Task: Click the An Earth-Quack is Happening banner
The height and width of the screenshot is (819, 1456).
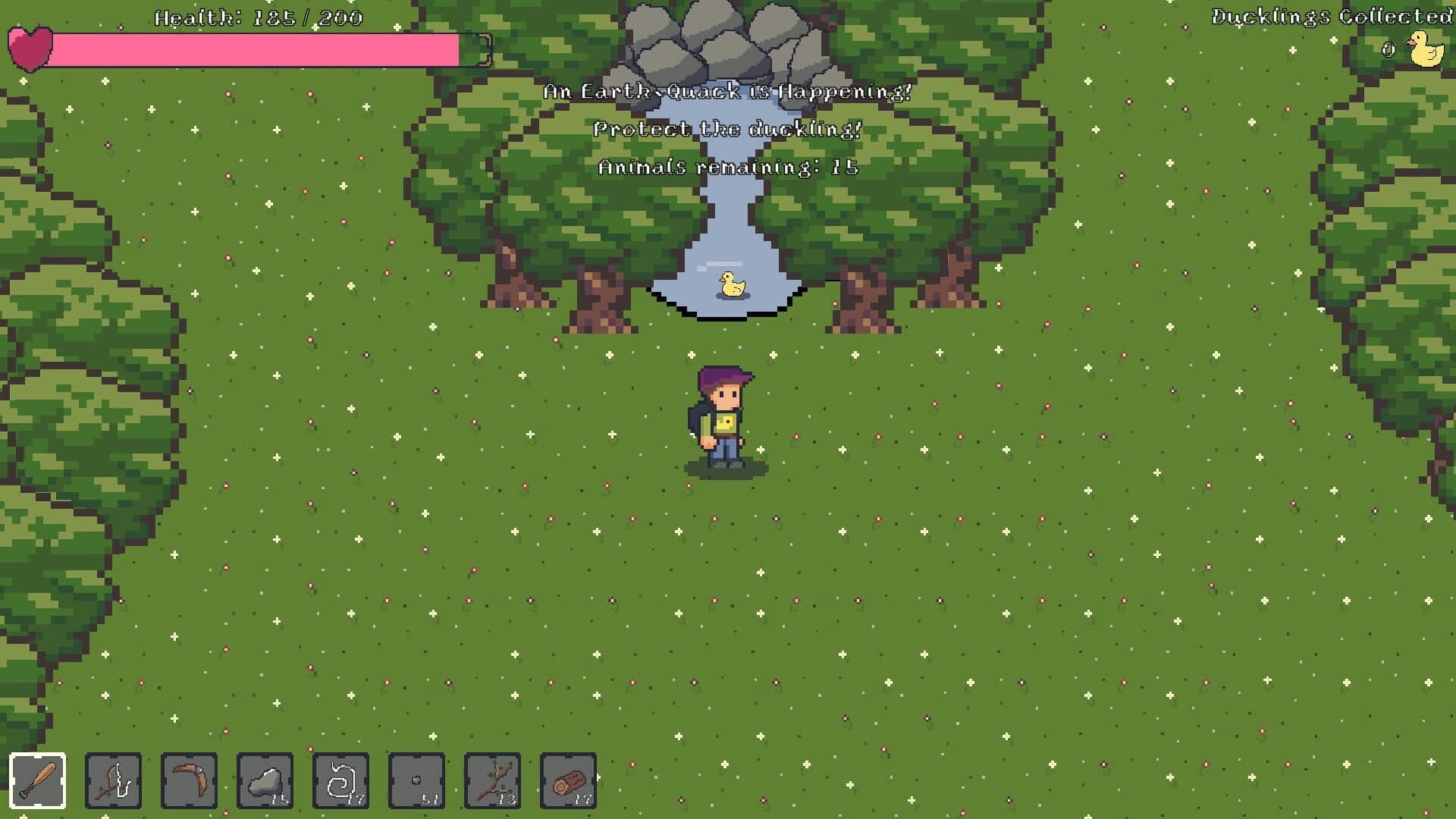Action: coord(726,93)
